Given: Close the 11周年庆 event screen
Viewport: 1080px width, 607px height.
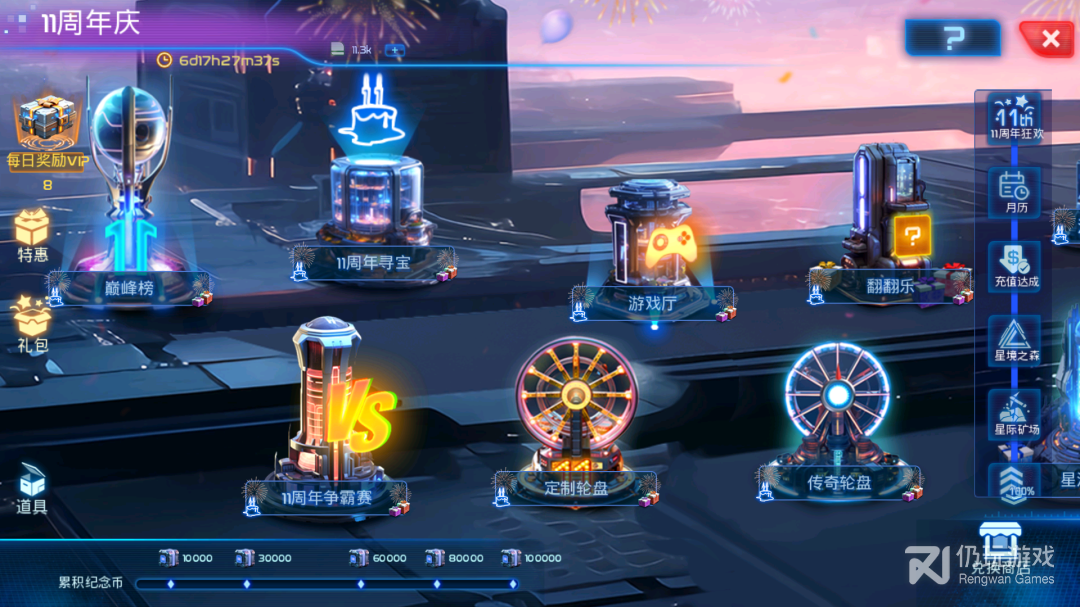Looking at the screenshot, I should [x=1050, y=39].
